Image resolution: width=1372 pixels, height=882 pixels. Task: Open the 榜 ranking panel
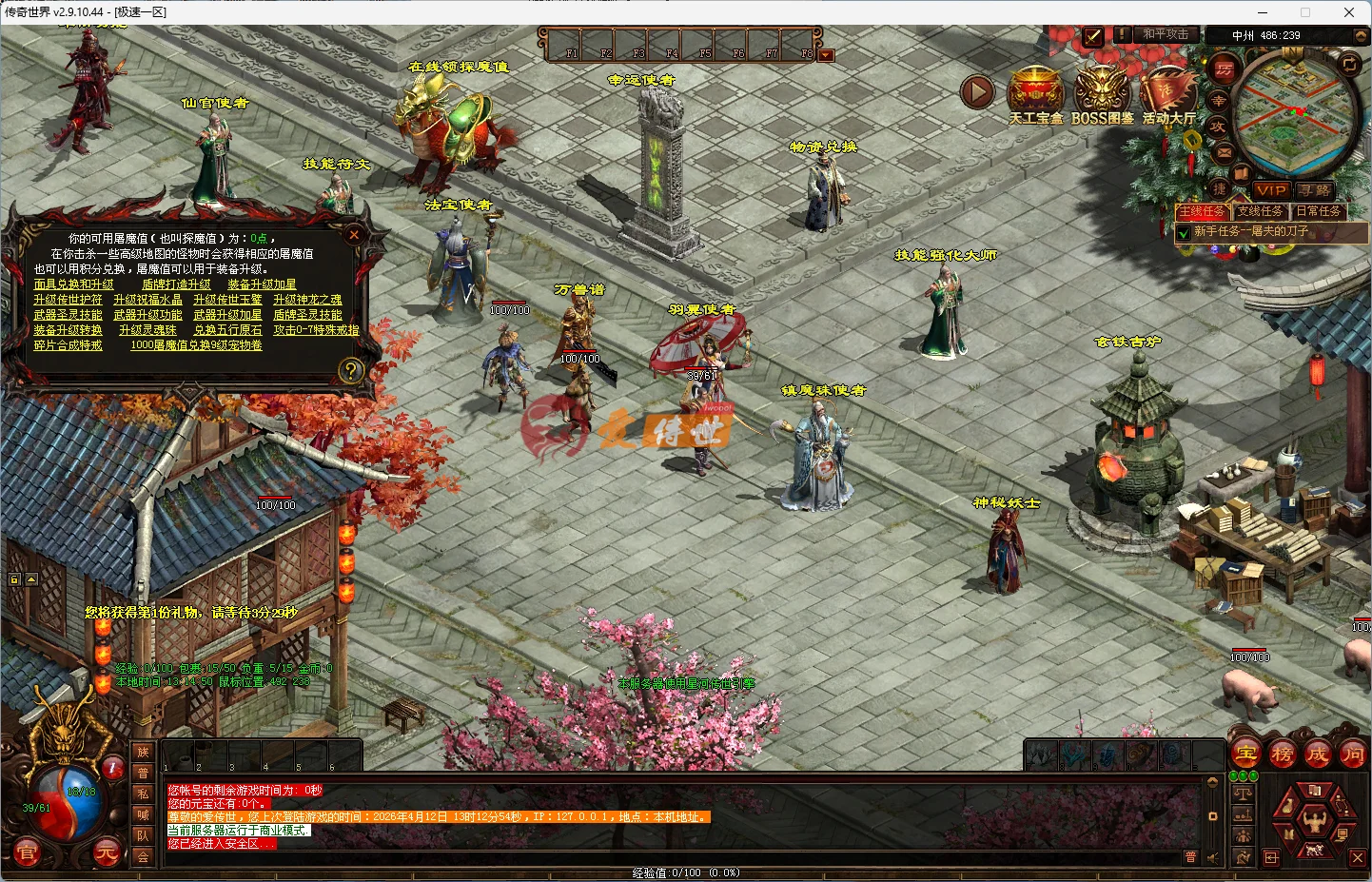[x=1282, y=752]
